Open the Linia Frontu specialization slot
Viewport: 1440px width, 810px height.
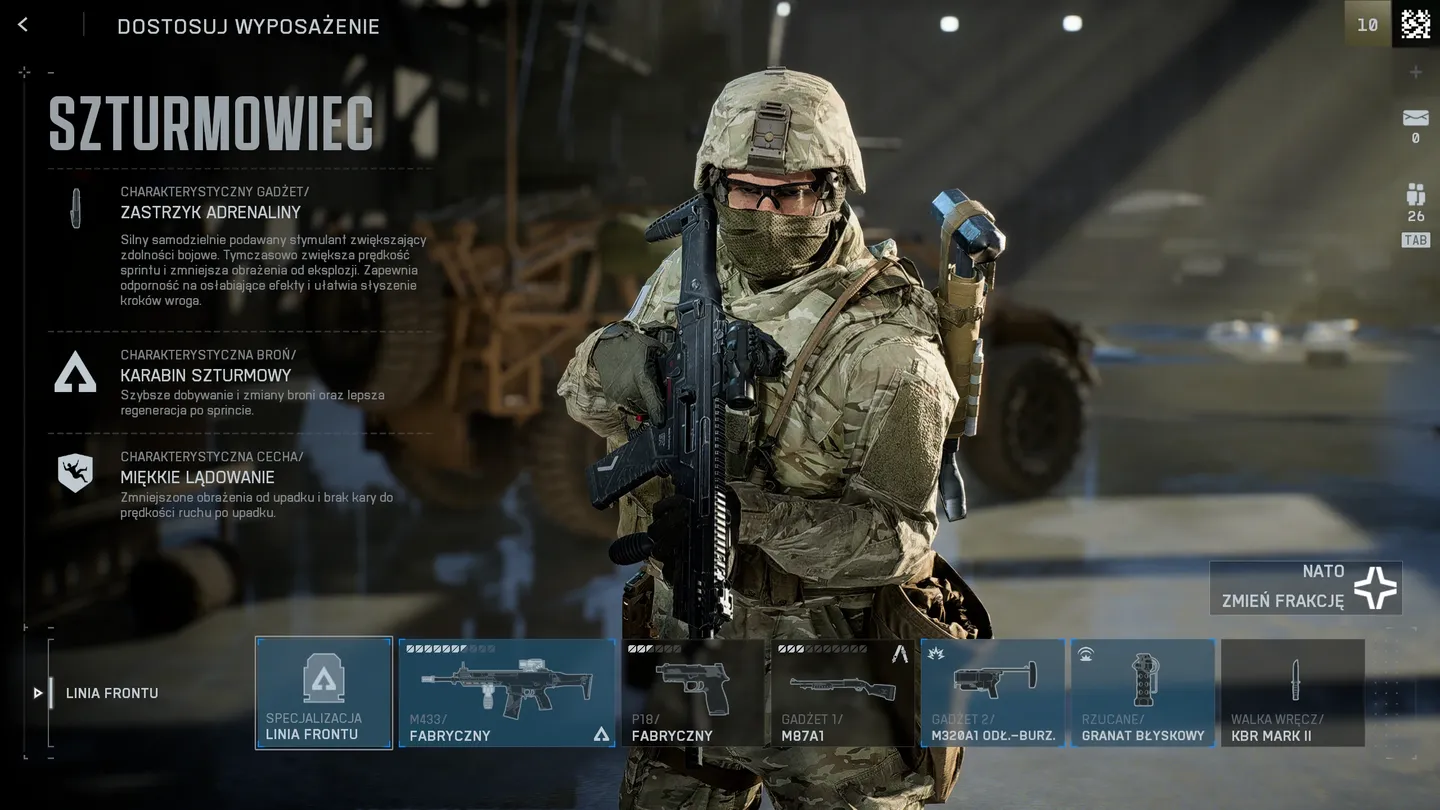[324, 693]
